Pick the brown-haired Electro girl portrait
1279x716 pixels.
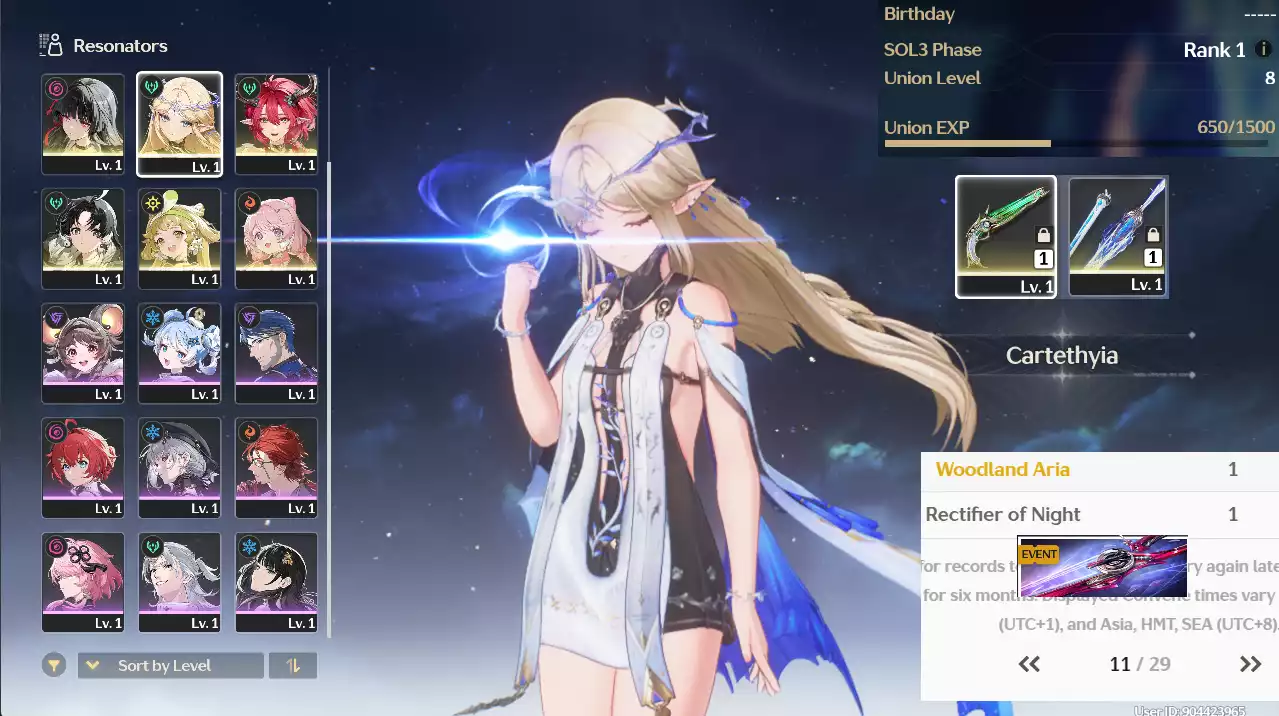click(83, 353)
